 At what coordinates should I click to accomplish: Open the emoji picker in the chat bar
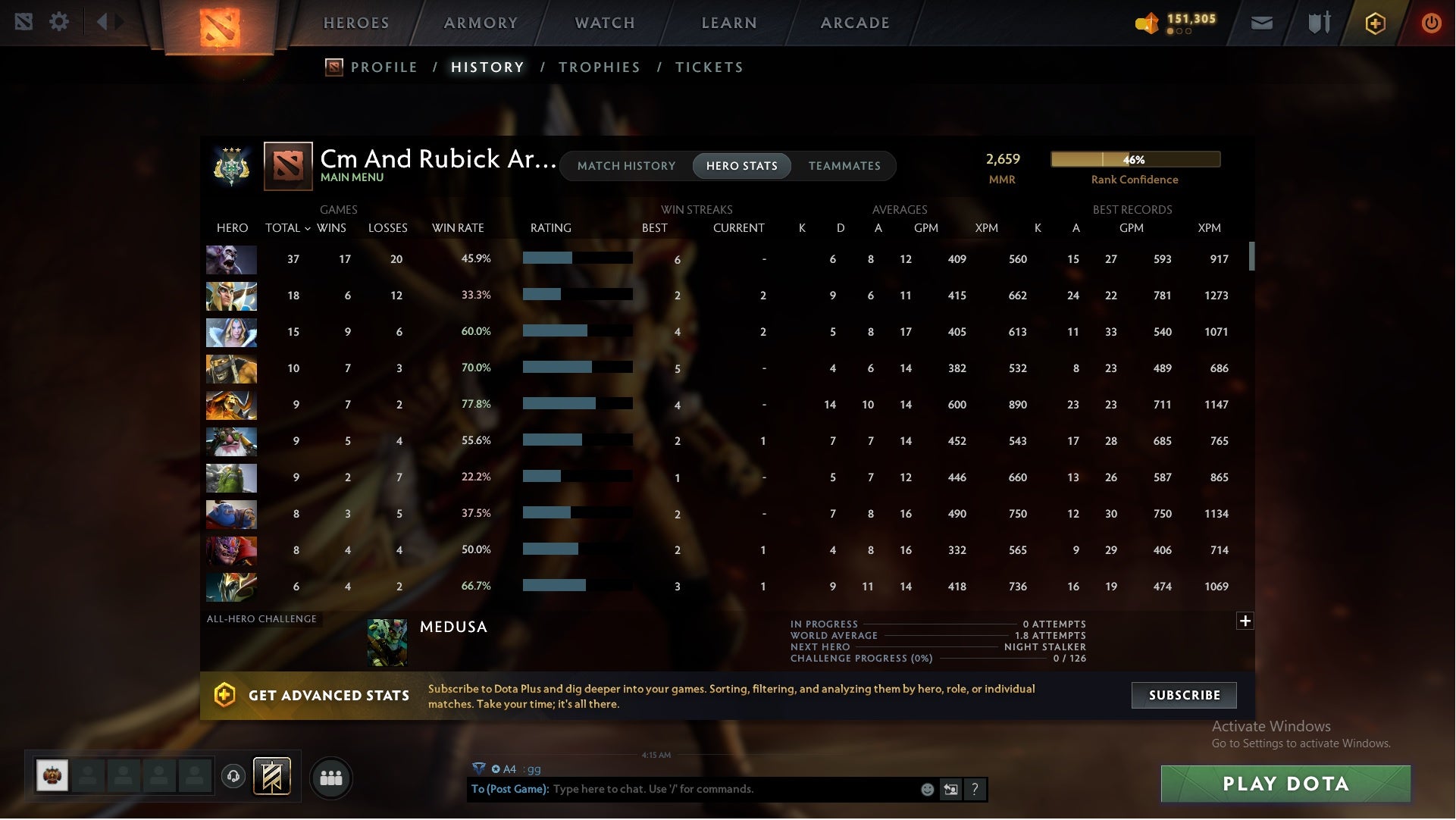click(x=926, y=789)
